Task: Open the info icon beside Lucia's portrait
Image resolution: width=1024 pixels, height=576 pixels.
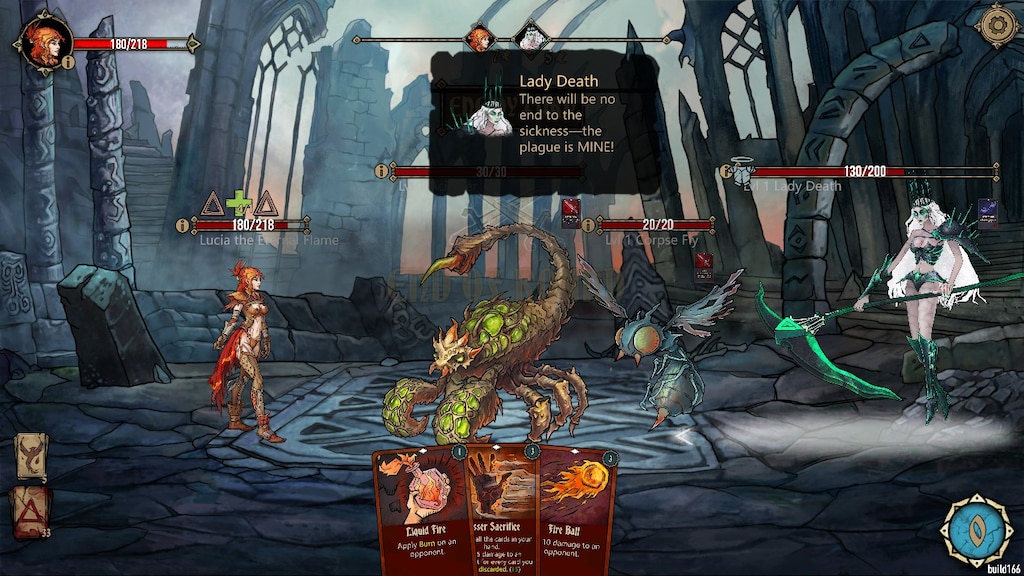Action: (67, 62)
